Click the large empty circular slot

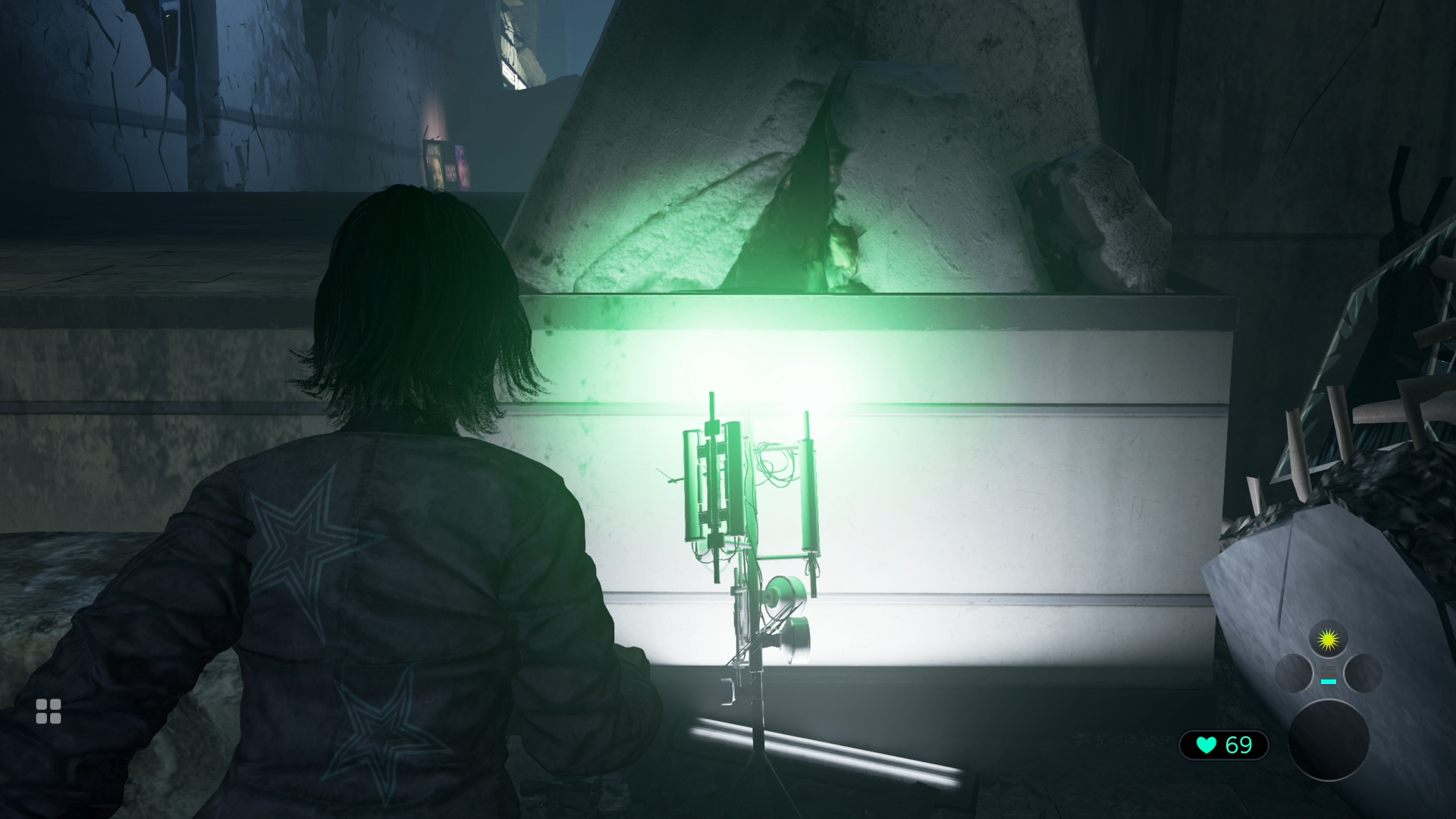click(1329, 740)
